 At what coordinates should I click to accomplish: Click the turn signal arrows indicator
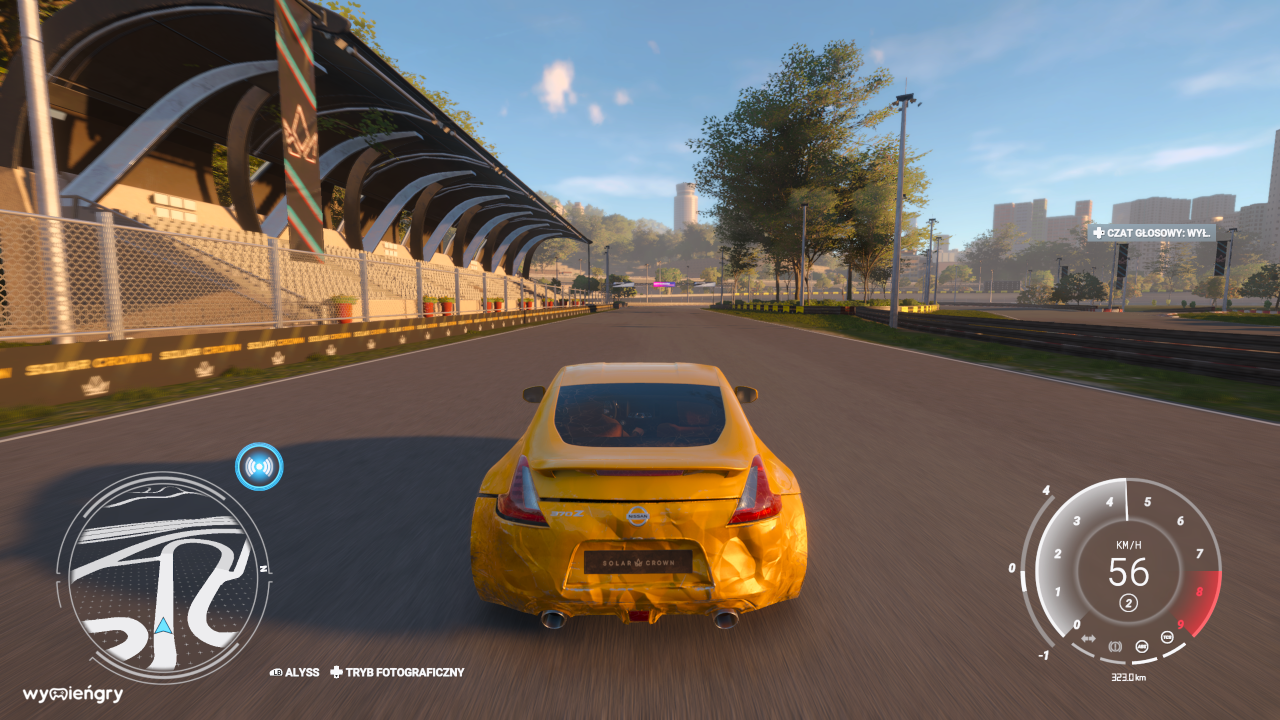tap(1088, 638)
